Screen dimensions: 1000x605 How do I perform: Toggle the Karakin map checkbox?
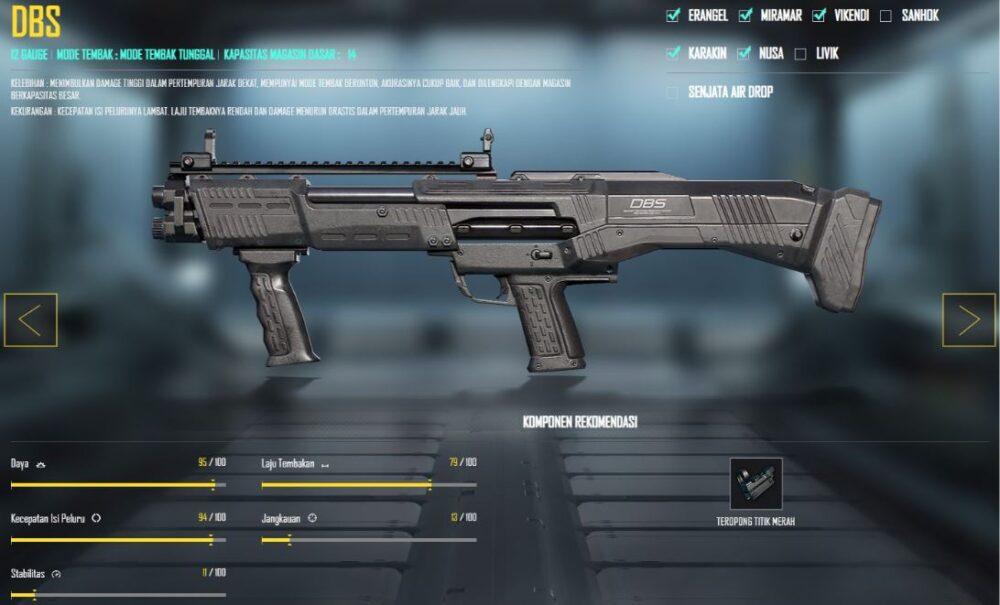[x=673, y=53]
